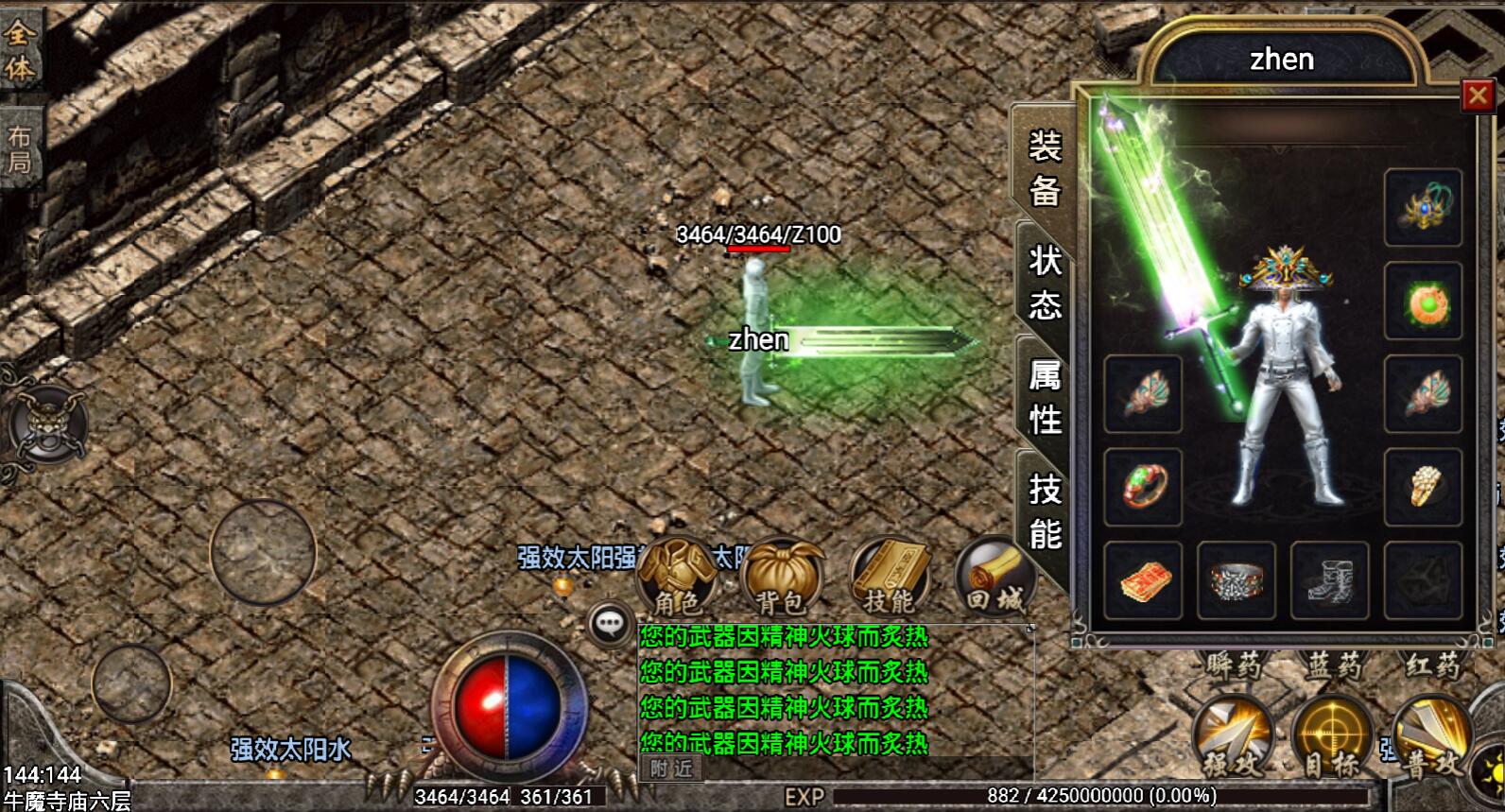Screen dimensions: 1505x812
Task: Use the 回城 return-to-town scroll
Action: pos(993,578)
